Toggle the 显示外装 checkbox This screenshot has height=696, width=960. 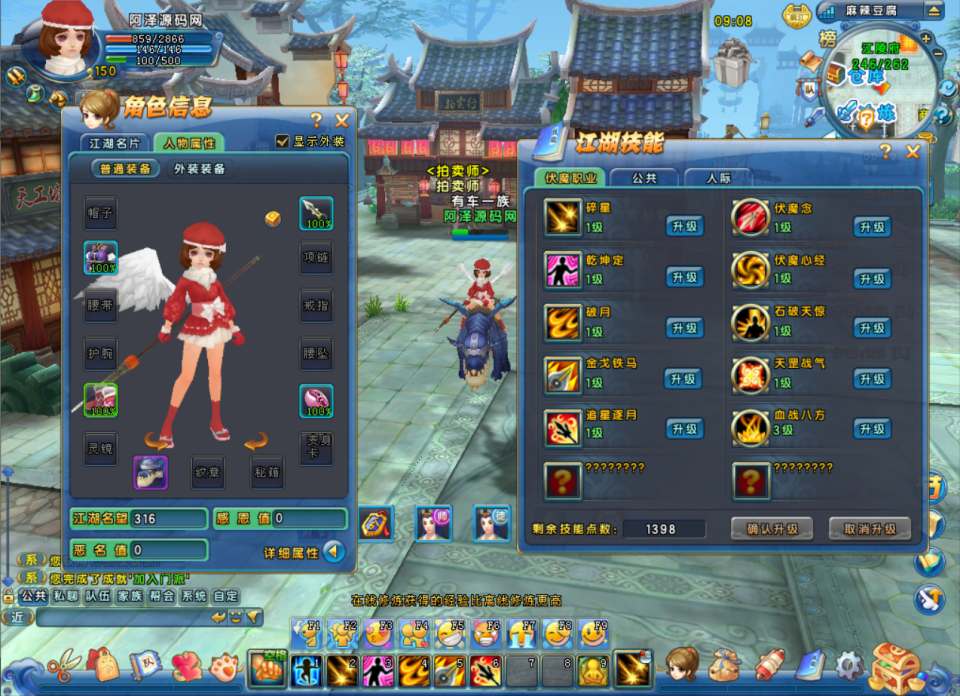click(x=282, y=142)
